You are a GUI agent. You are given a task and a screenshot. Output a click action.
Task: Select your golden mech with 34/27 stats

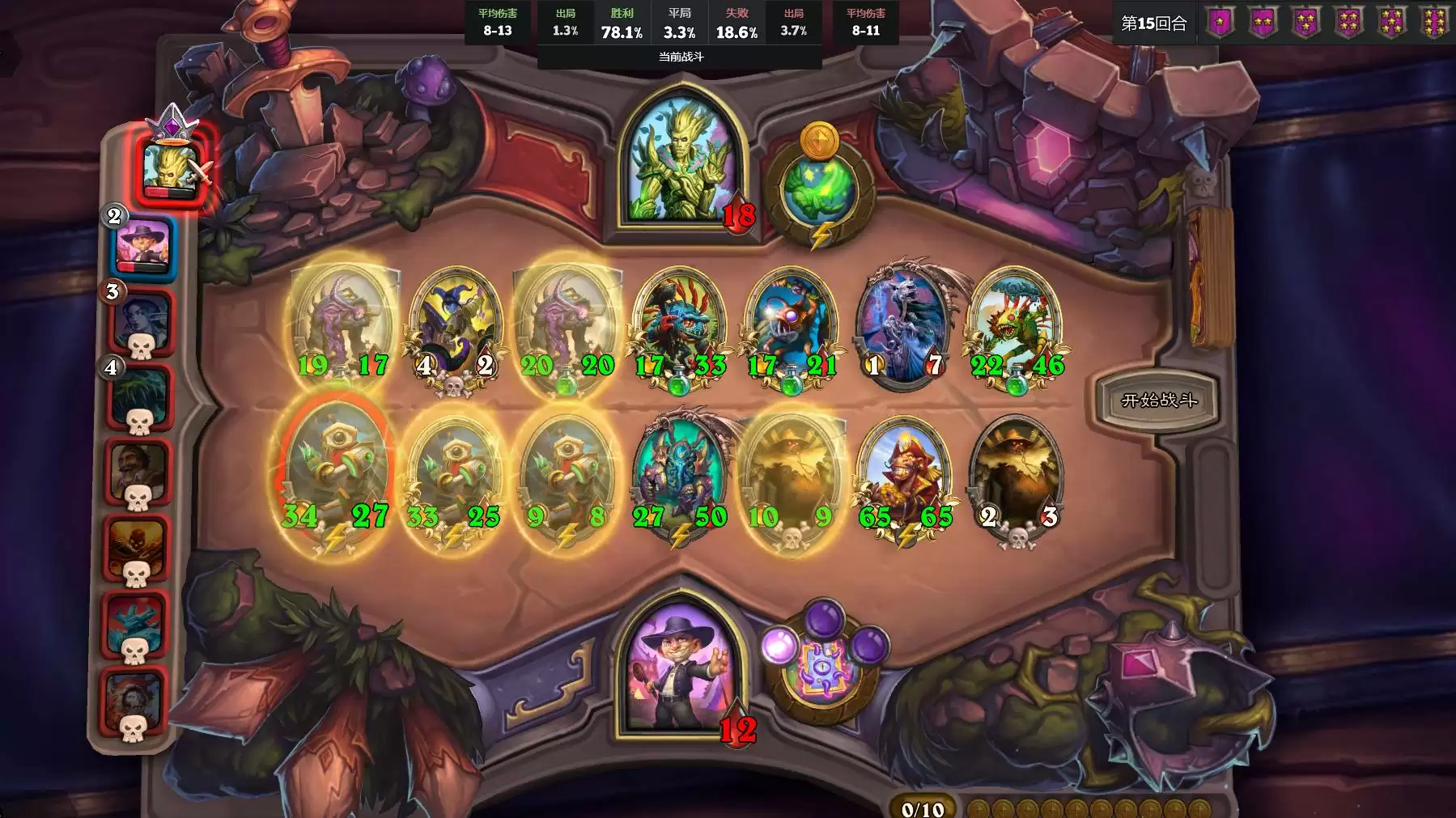click(x=333, y=477)
